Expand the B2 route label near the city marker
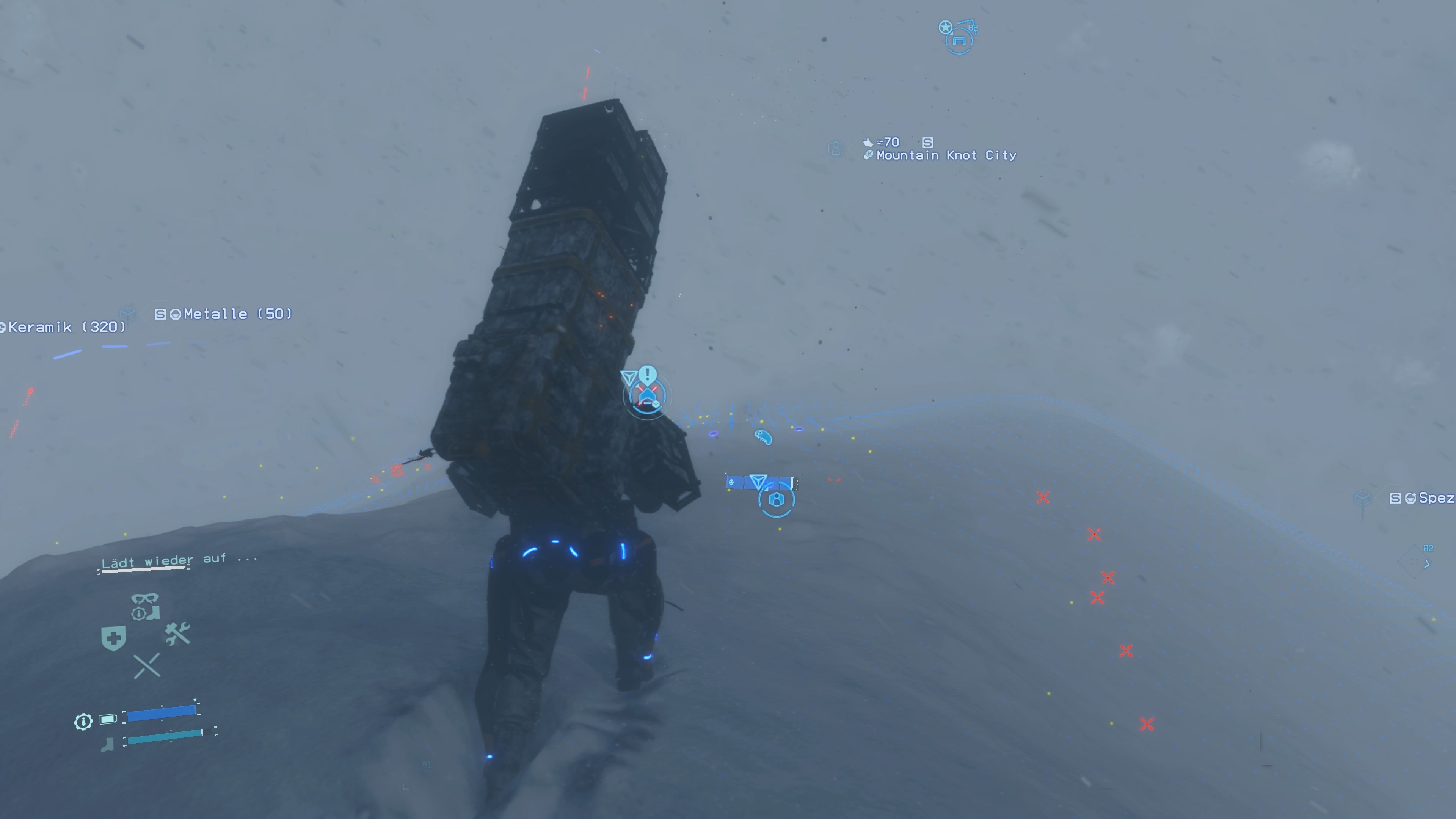The height and width of the screenshot is (819, 1456). tap(974, 28)
